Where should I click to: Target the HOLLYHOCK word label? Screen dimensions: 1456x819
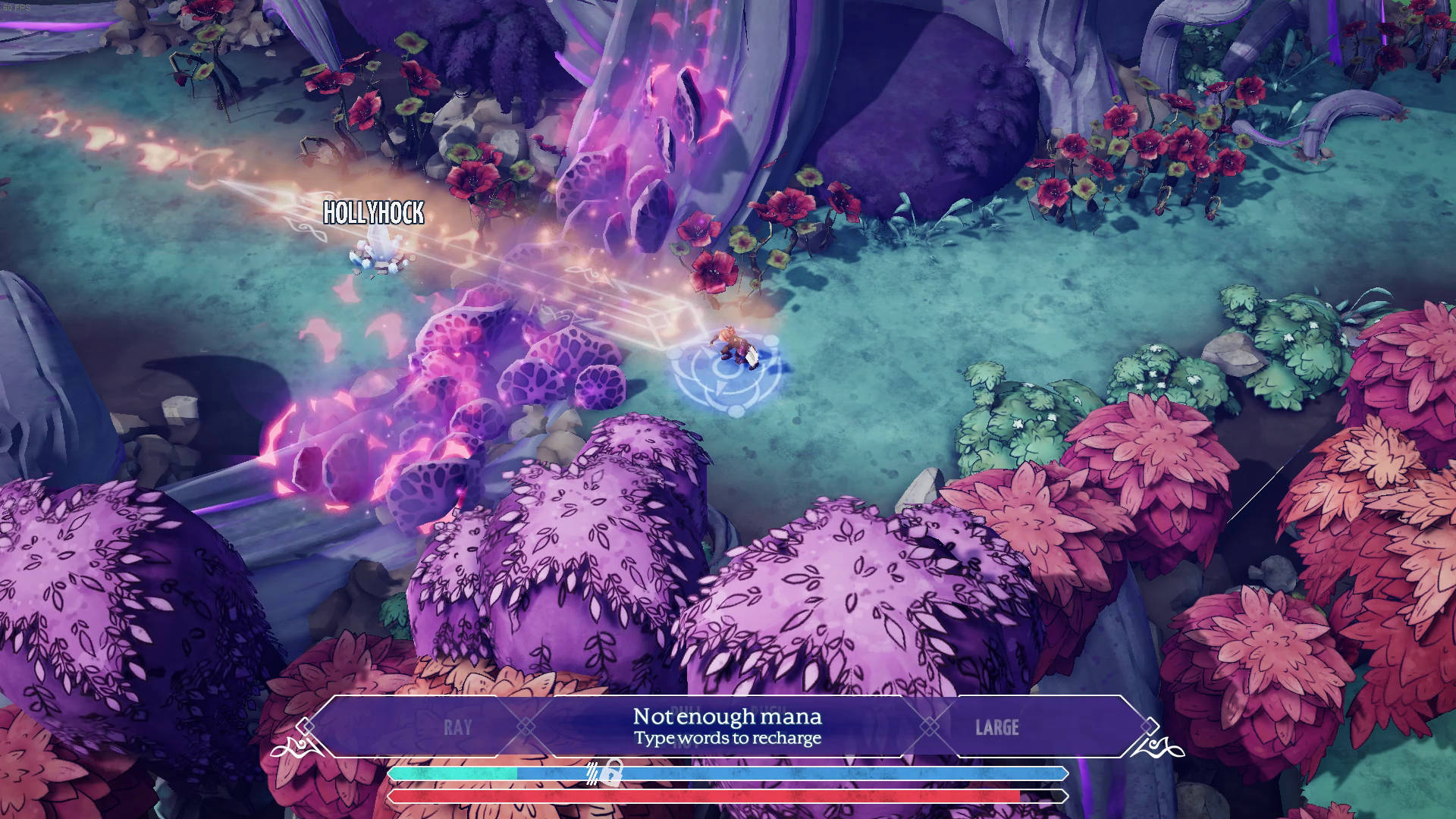[373, 213]
